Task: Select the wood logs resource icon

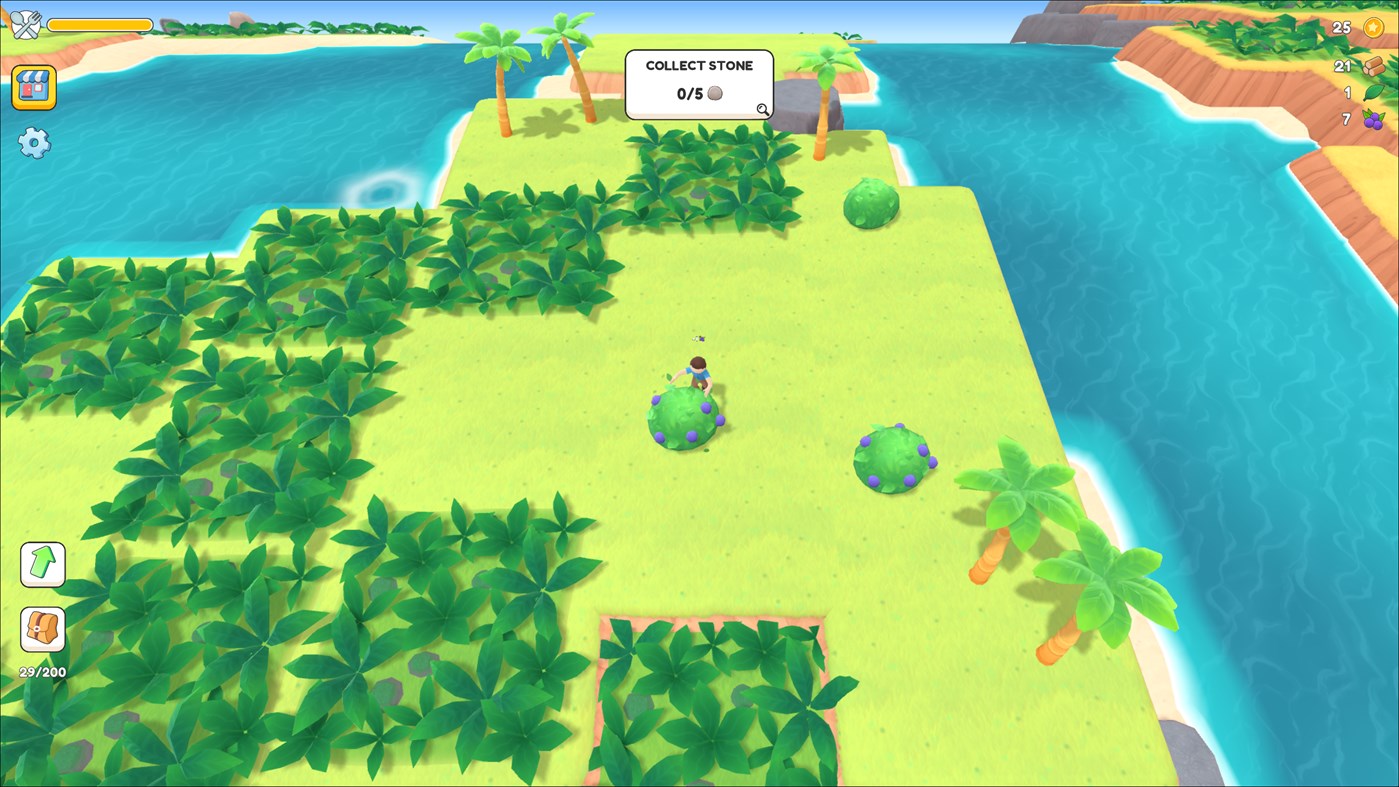Action: 1373,65
